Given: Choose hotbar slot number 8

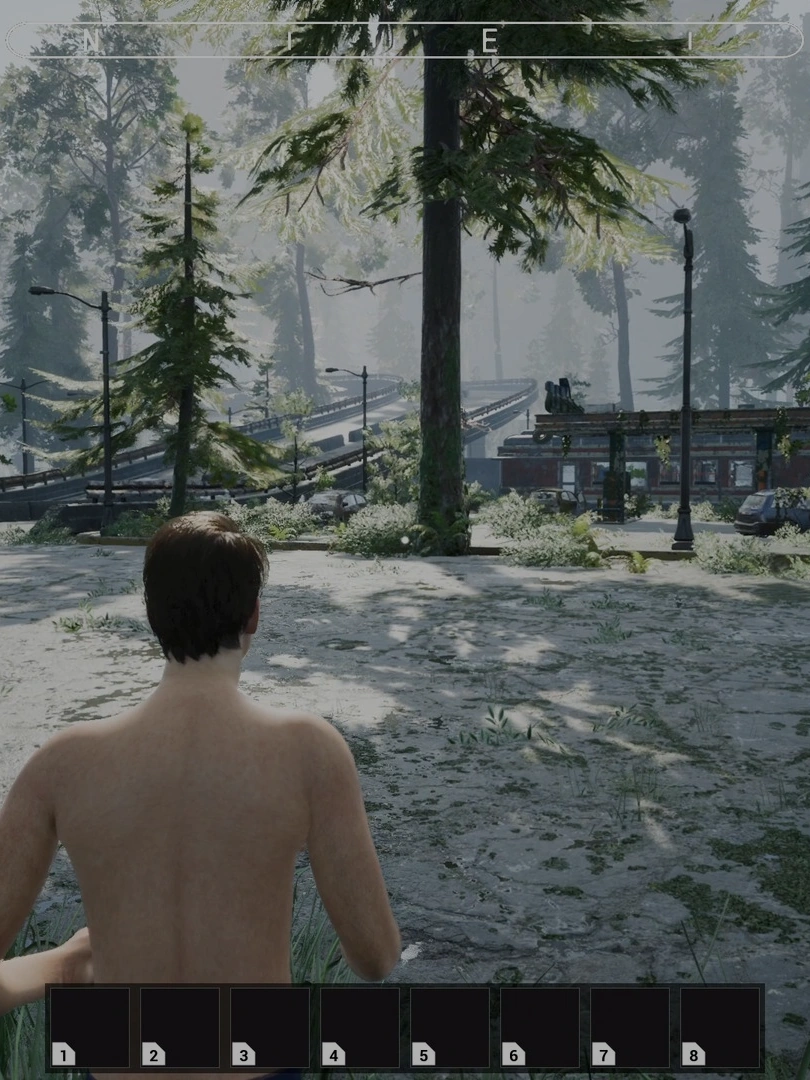Looking at the screenshot, I should pos(720,1027).
